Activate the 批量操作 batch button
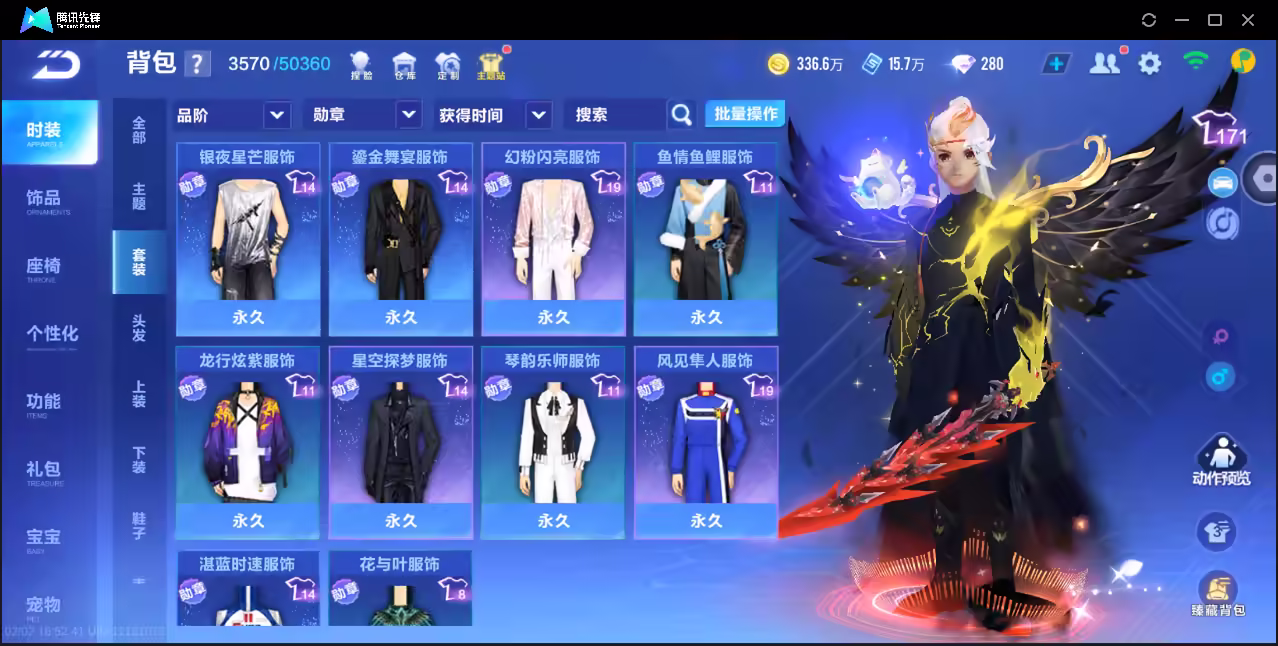1278x646 pixels. pos(745,114)
